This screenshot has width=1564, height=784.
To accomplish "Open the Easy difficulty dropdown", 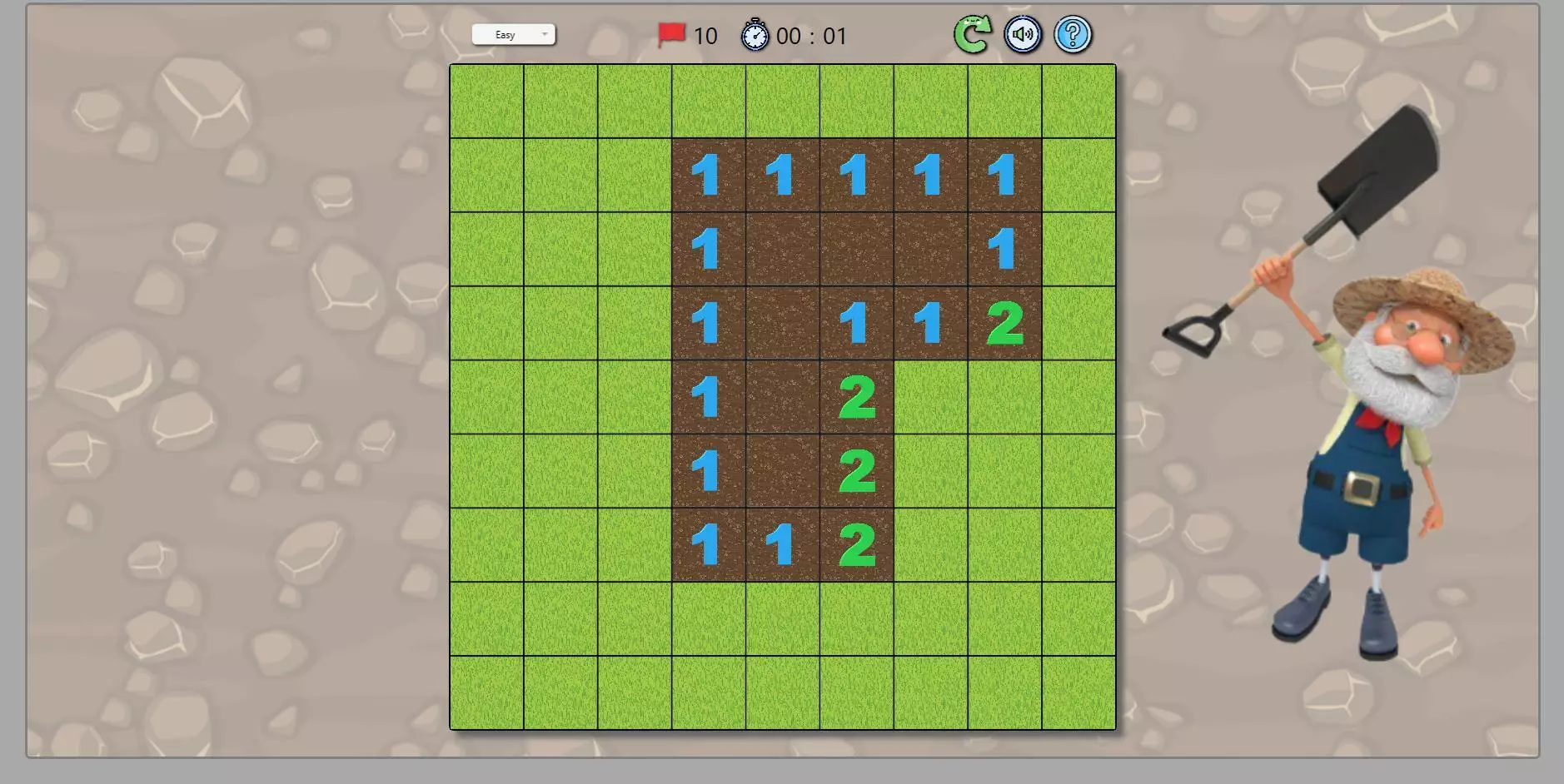I will (513, 34).
